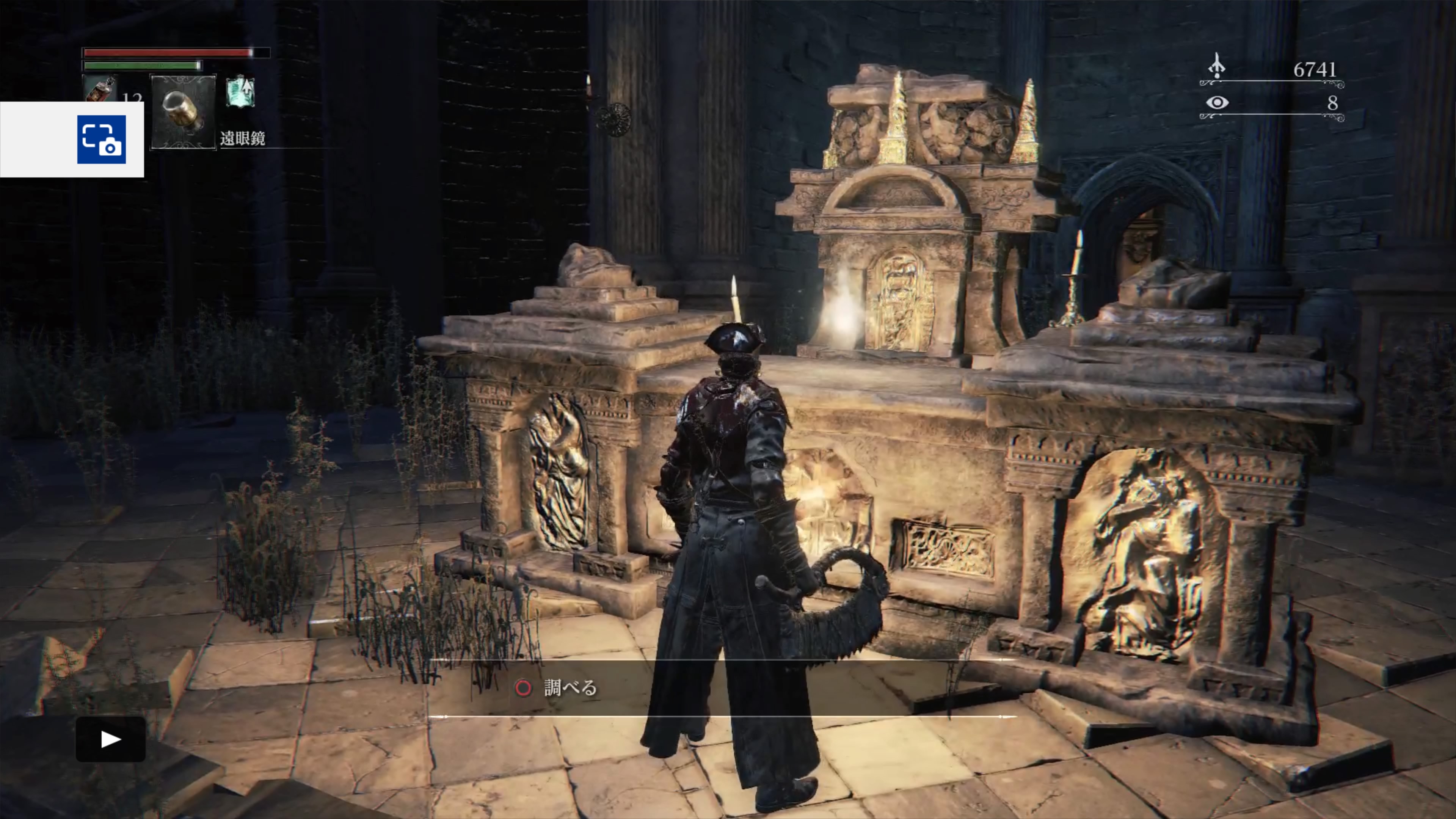Click the blood vial item icon
1456x819 pixels.
100,89
